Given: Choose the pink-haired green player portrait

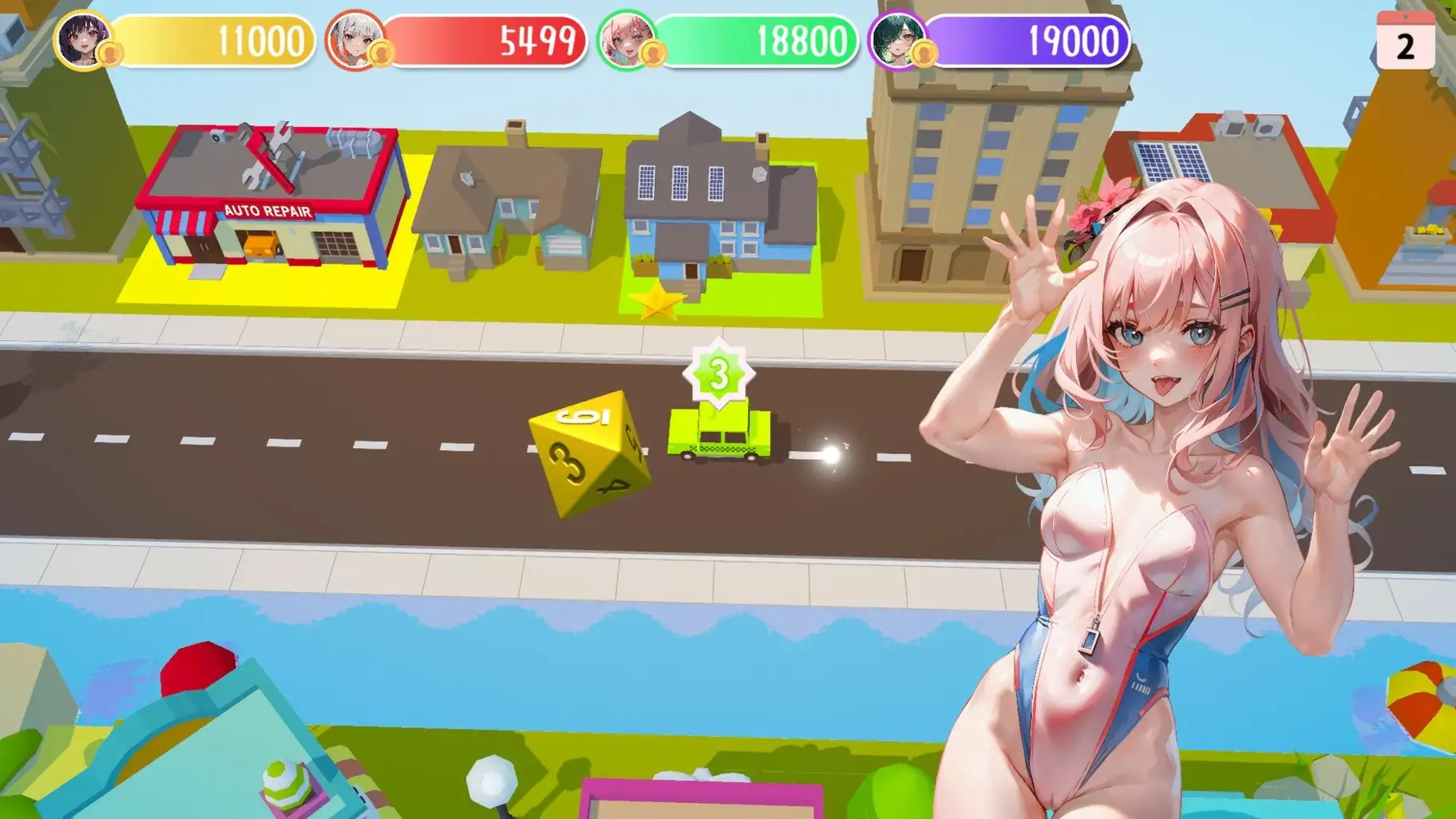Looking at the screenshot, I should [x=626, y=40].
